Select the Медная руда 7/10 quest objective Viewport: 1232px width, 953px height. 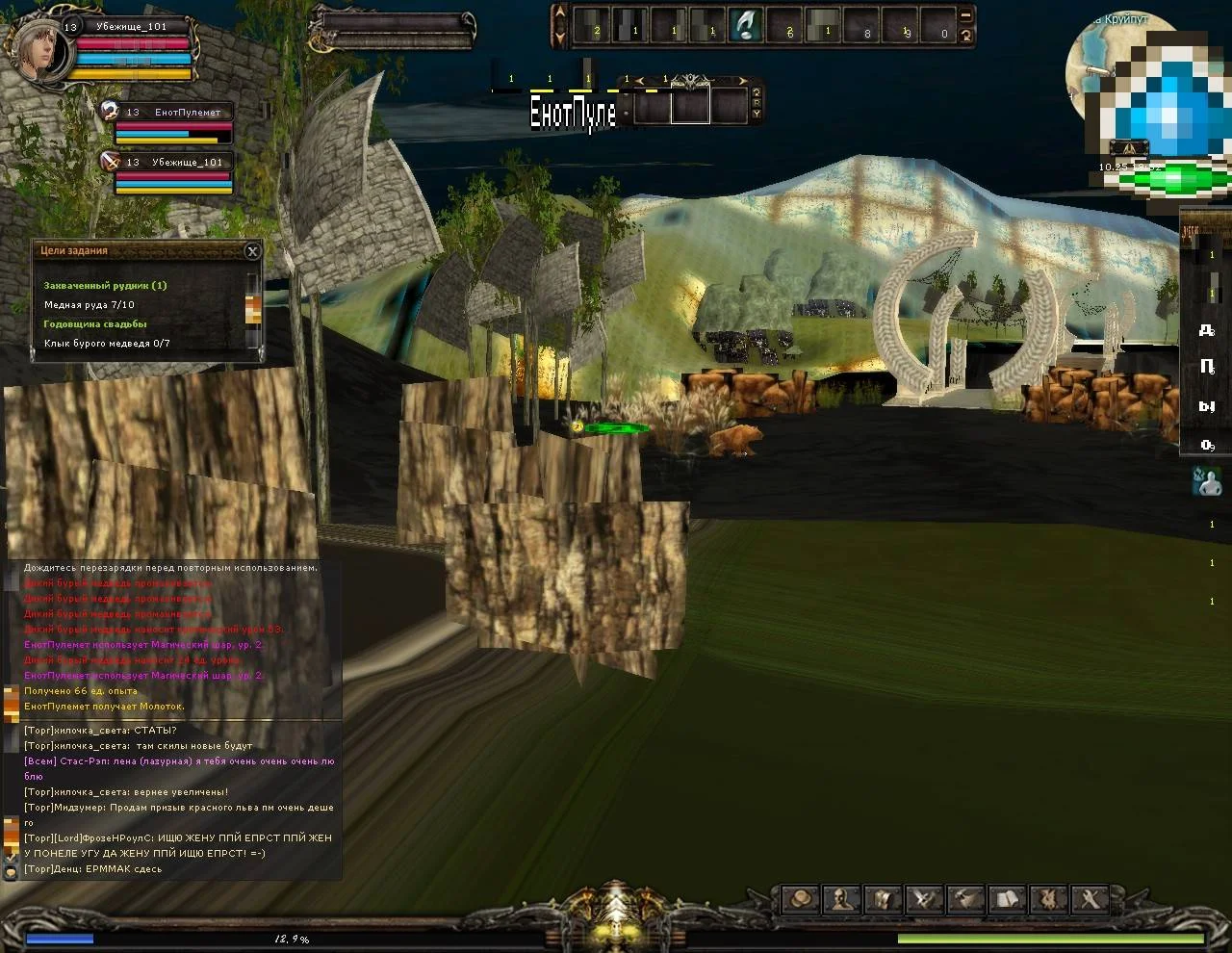click(90, 305)
